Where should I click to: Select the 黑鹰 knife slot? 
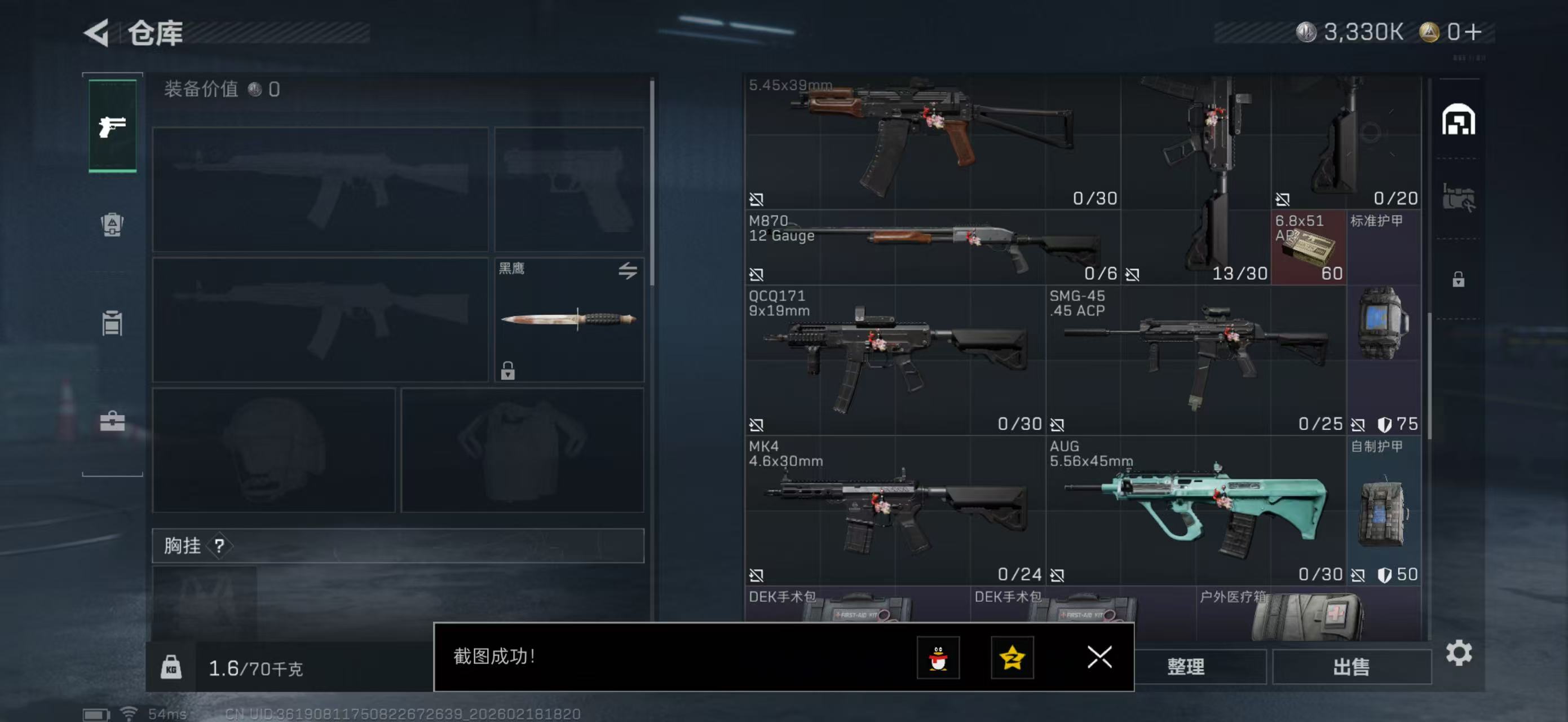coord(568,319)
